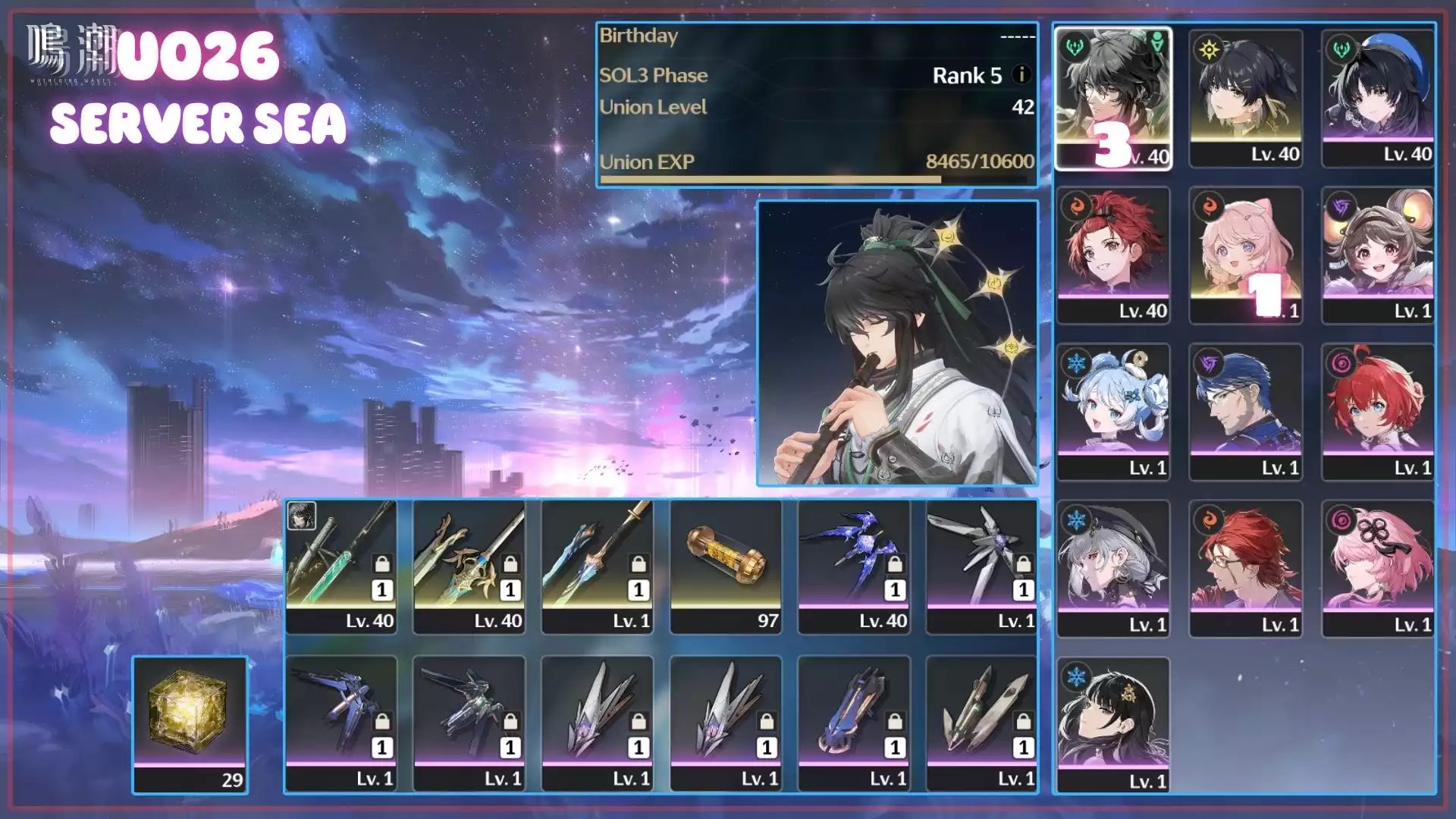Screen dimensions: 1456x819
Task: Select the golden capsule item showing 97
Action: click(726, 565)
